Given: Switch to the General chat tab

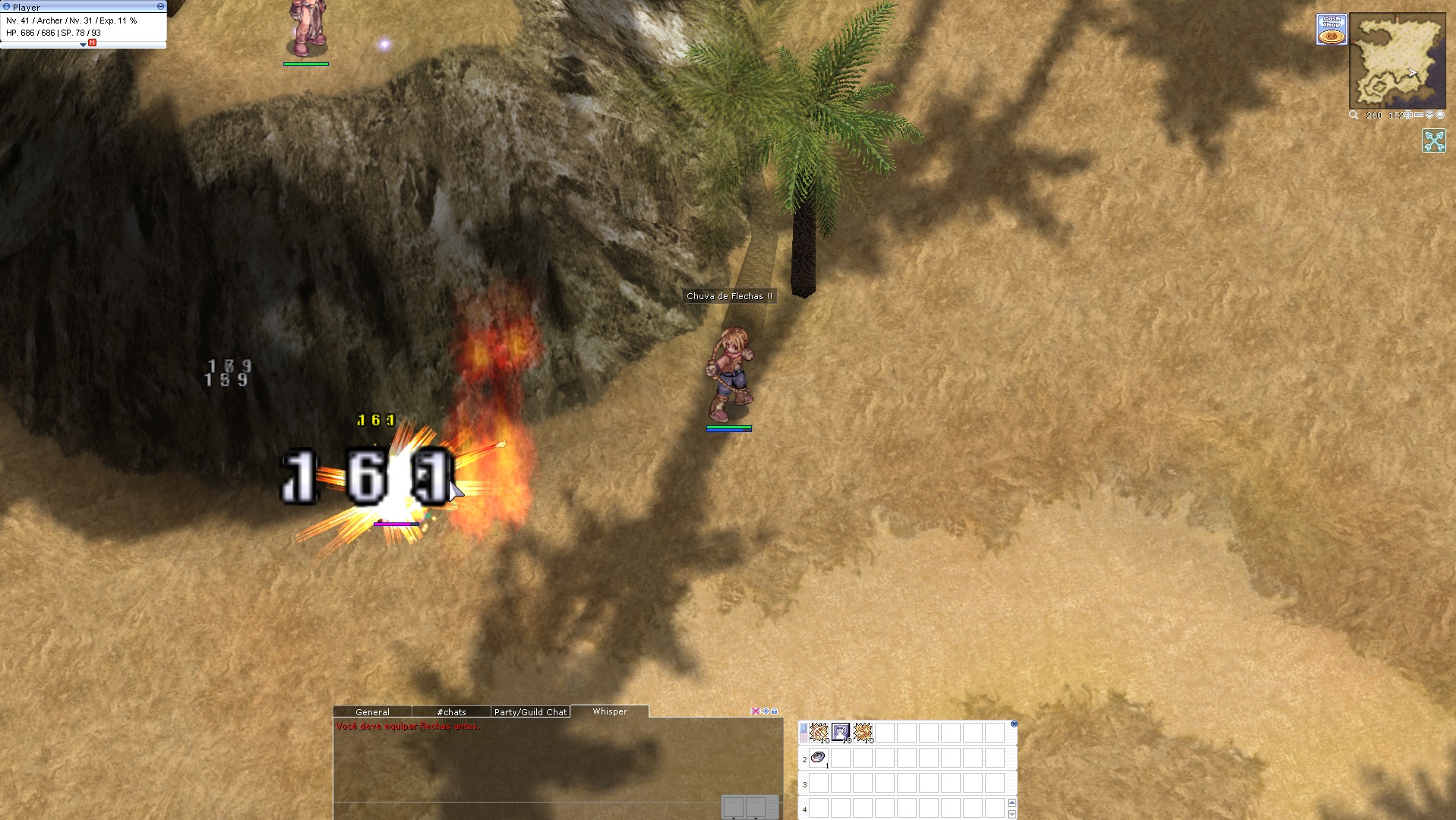Looking at the screenshot, I should click(372, 712).
